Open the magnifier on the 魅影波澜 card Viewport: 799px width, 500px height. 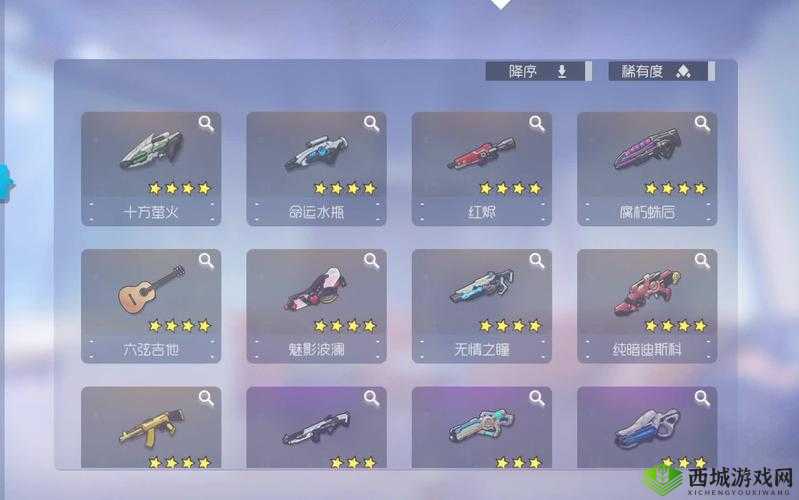(371, 262)
